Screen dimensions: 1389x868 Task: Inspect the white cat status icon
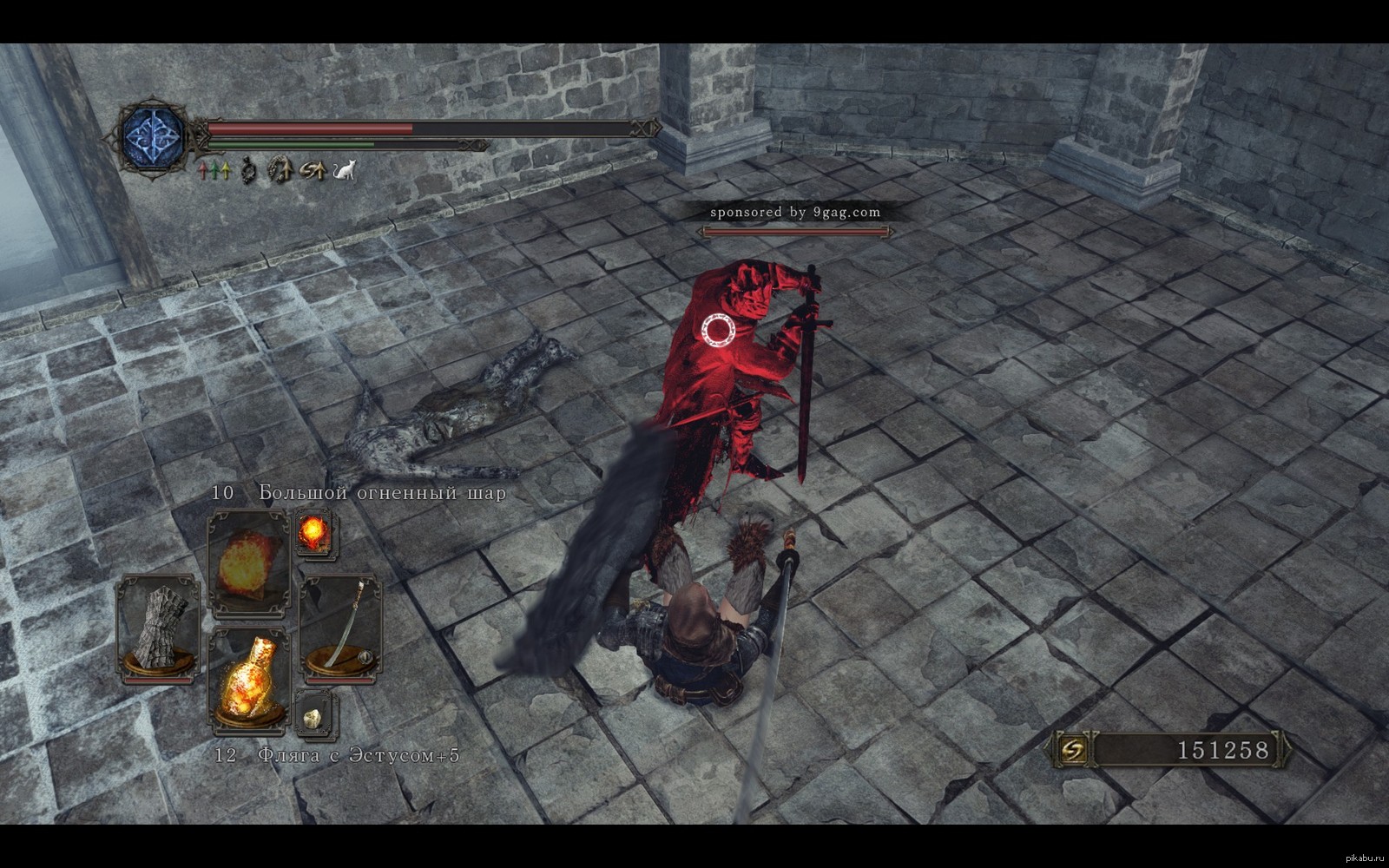tap(345, 169)
